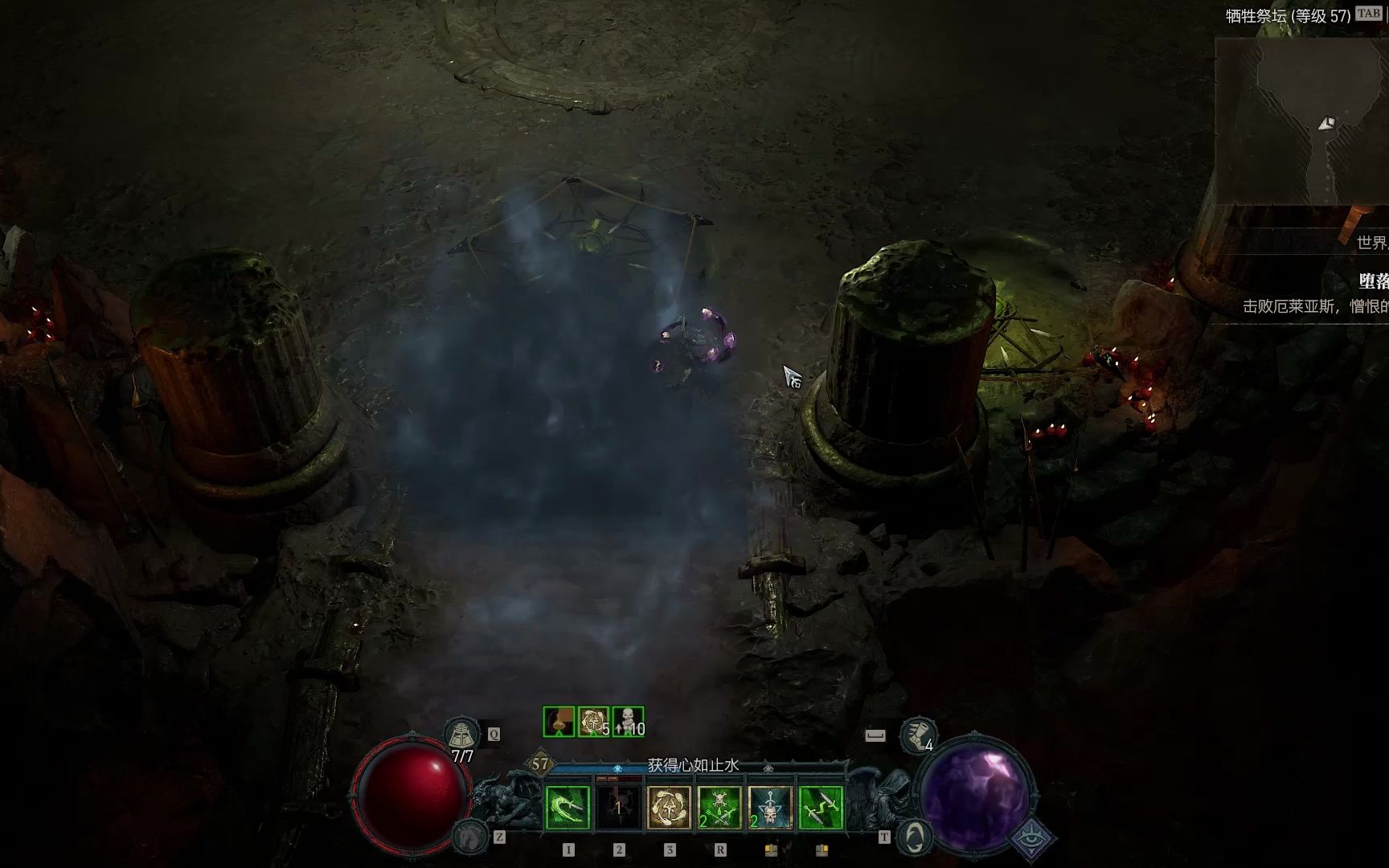Activate the green blades skill slot
Image resolution: width=1389 pixels, height=868 pixels.
click(821, 808)
